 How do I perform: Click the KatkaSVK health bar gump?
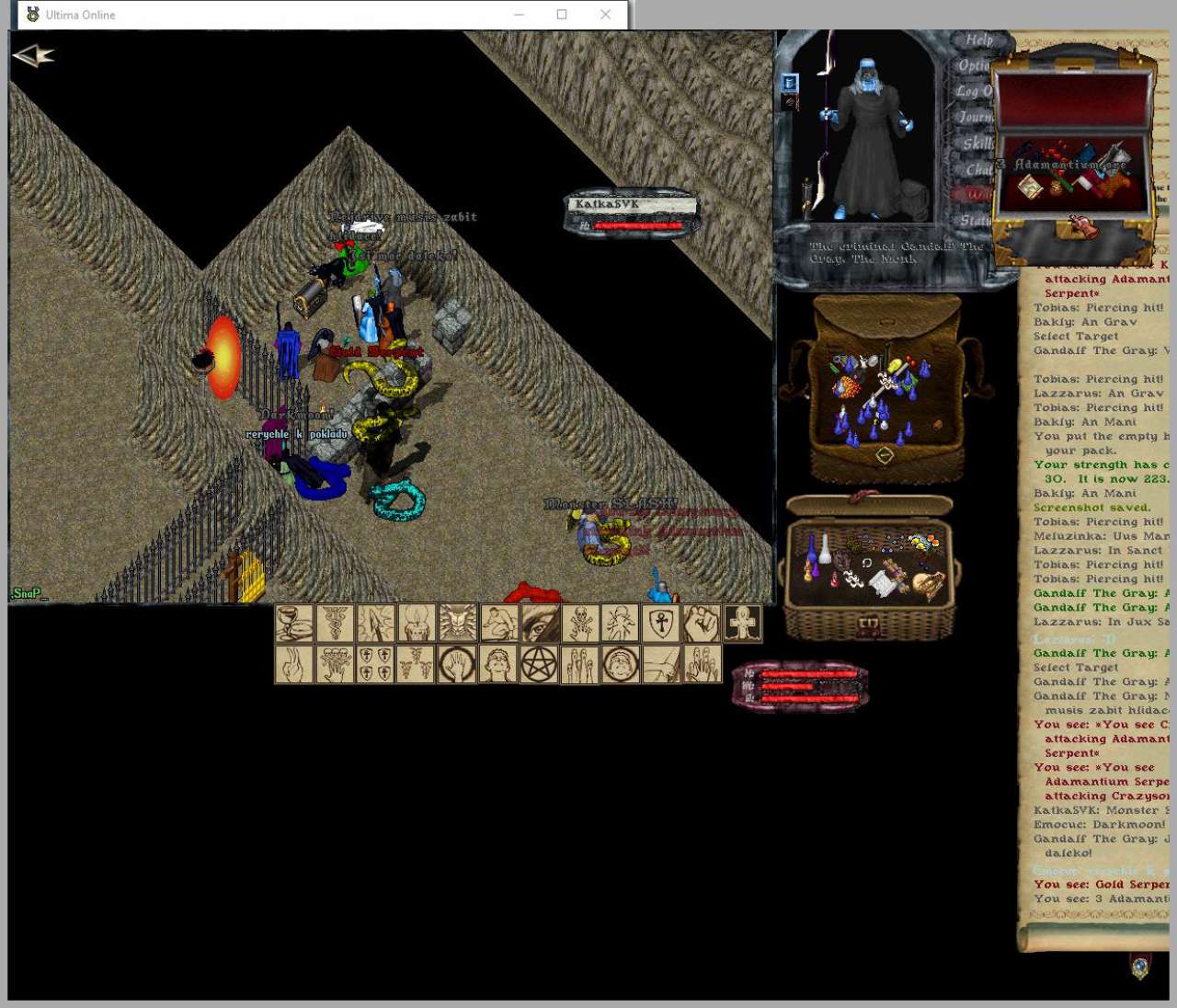point(632,213)
